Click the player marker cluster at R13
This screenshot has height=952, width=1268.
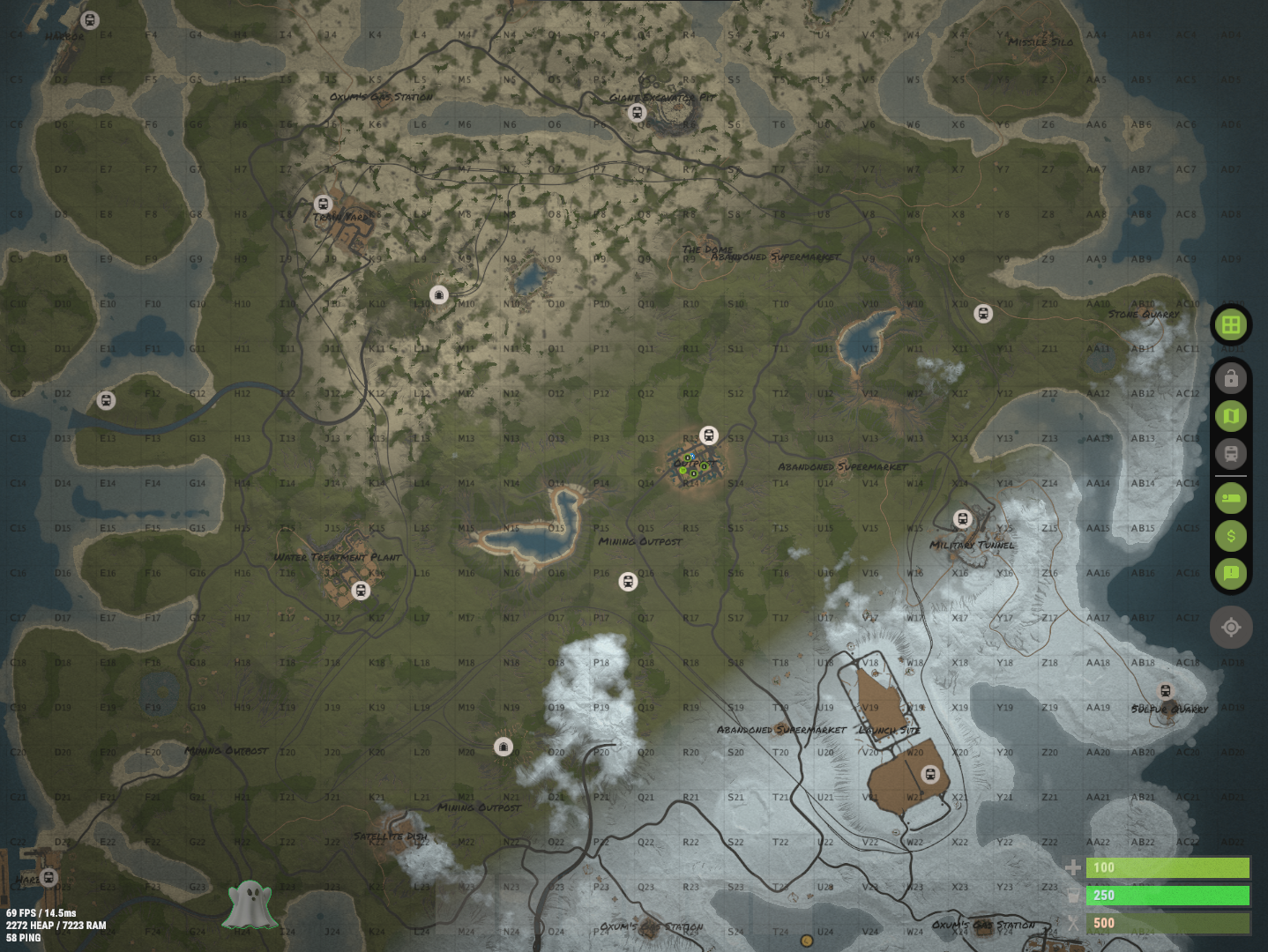coord(691,462)
